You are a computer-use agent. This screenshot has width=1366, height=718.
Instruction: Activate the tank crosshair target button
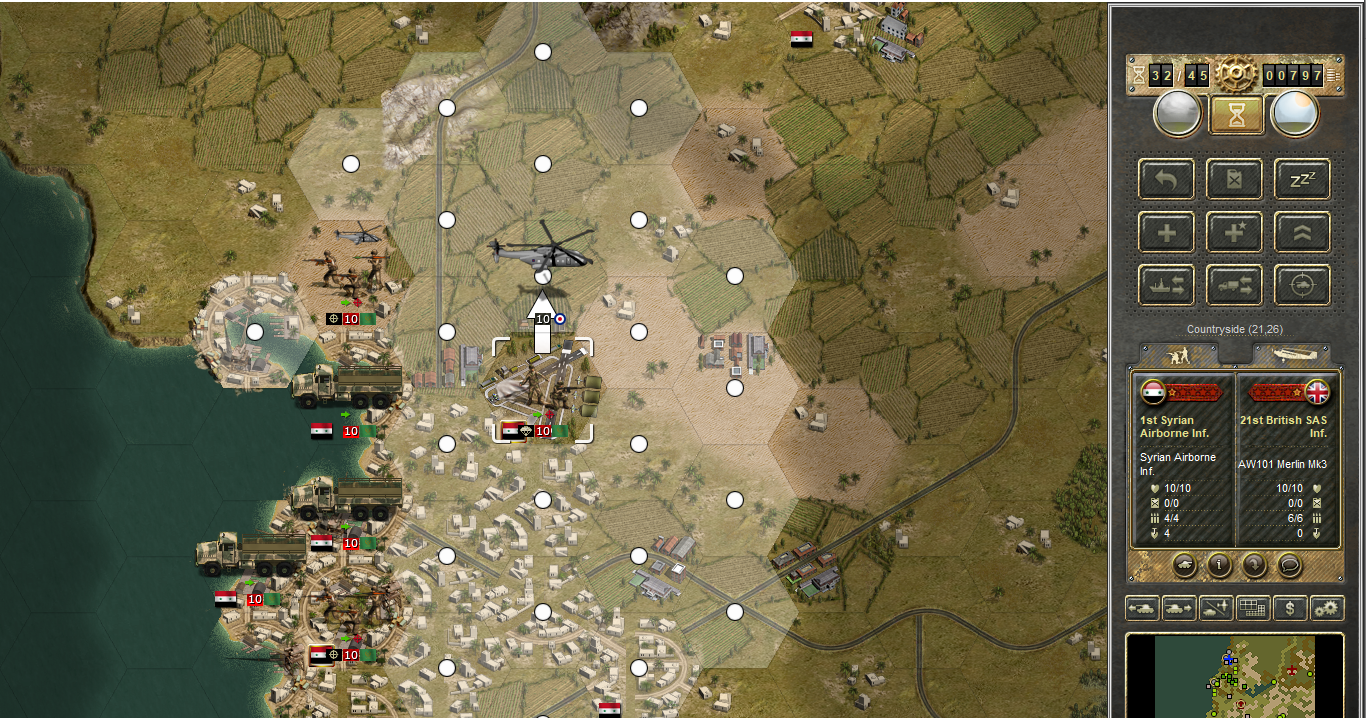pos(1301,286)
